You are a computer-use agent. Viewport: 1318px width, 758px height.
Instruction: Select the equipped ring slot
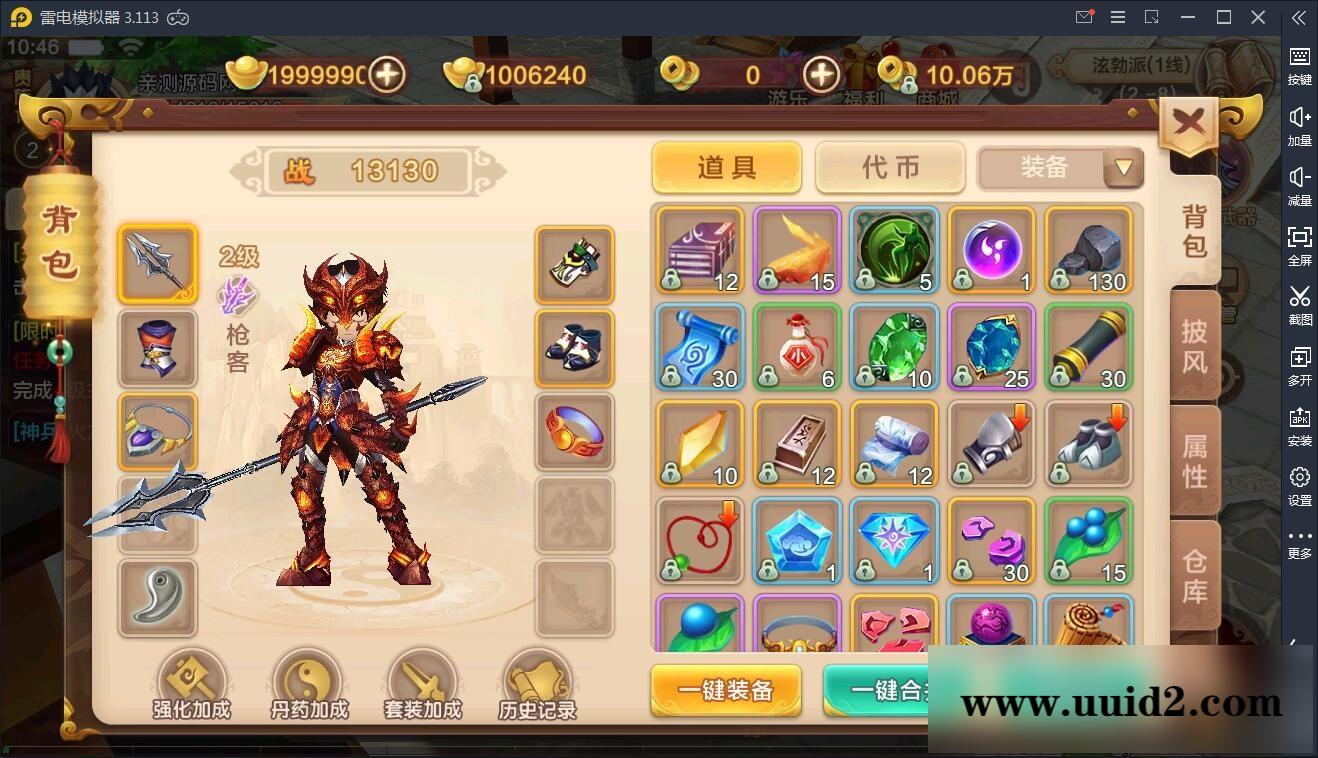[x=575, y=432]
